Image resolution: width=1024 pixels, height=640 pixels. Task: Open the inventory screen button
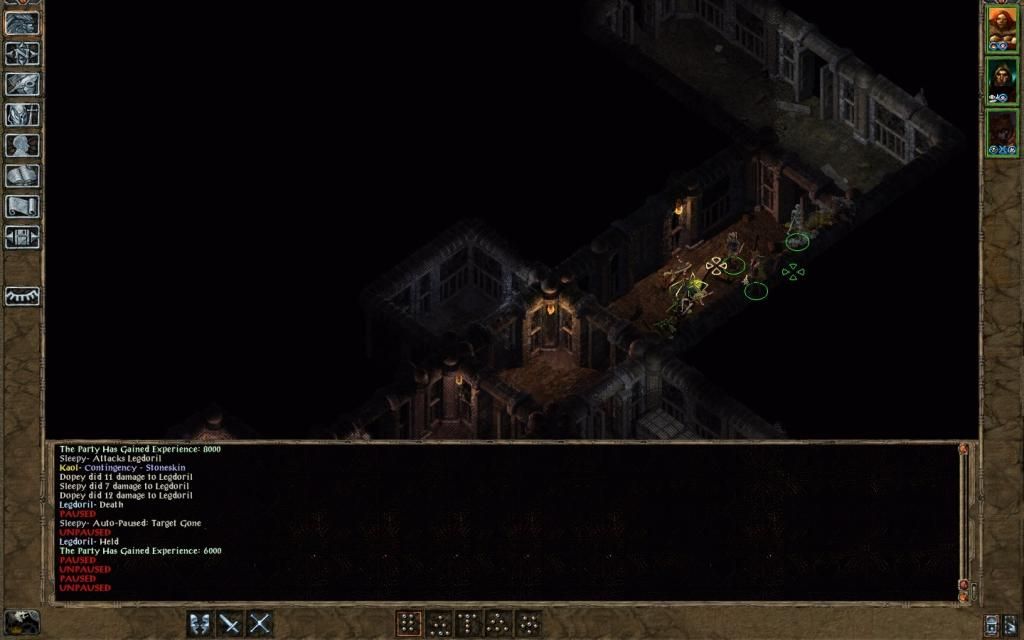click(22, 115)
